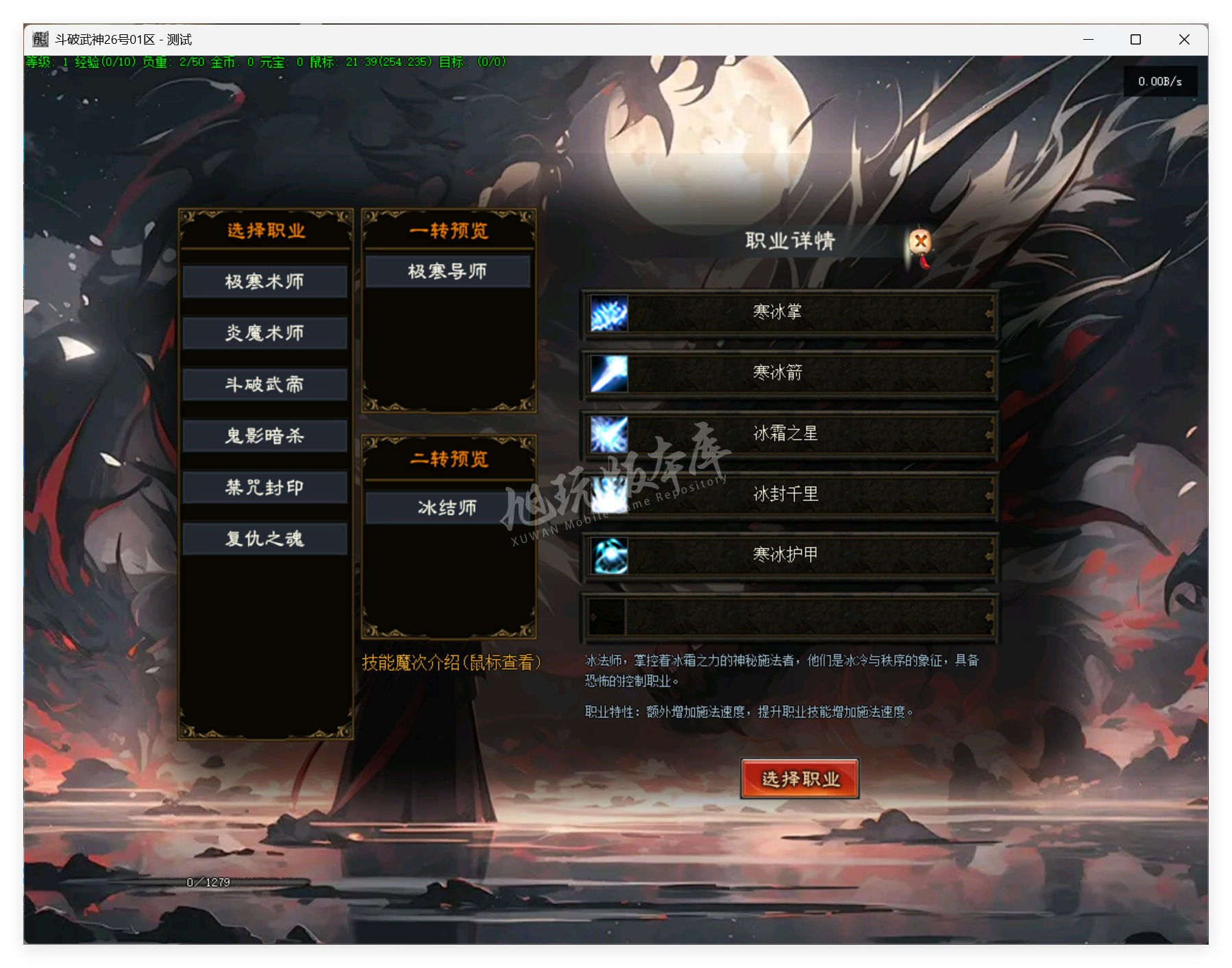
Task: Click the 冰霜之星 skill icon
Action: pyautogui.click(x=608, y=435)
